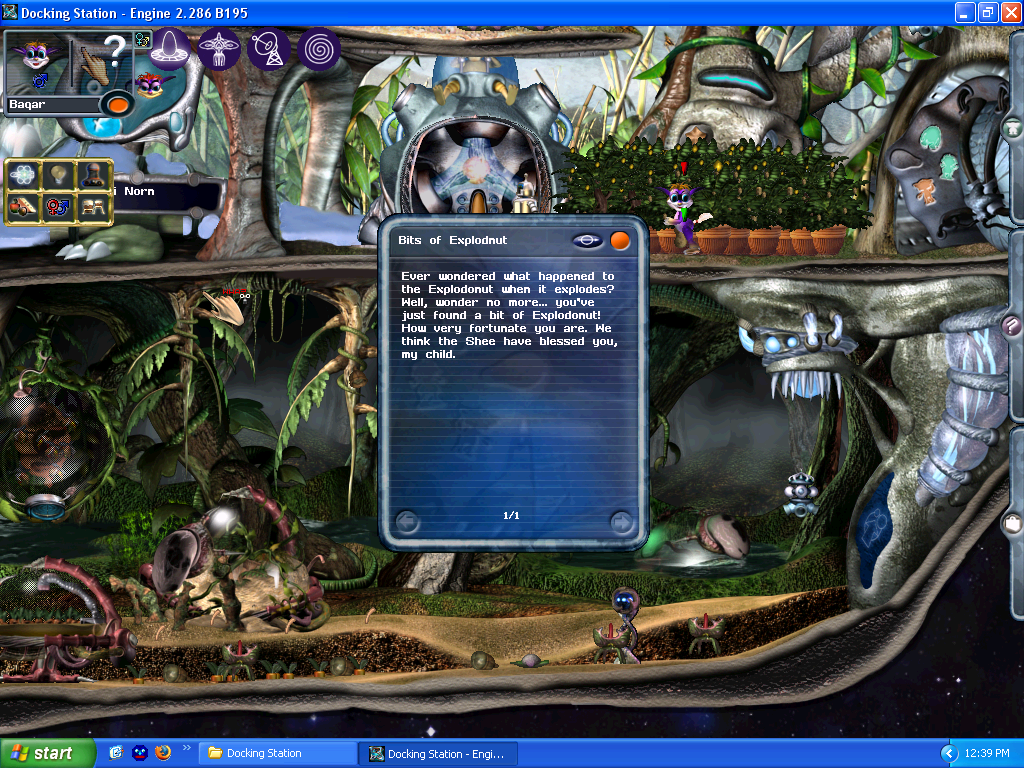1024x768 pixels.
Task: Click the orange button beside the name Baqar
Action: coord(118,103)
